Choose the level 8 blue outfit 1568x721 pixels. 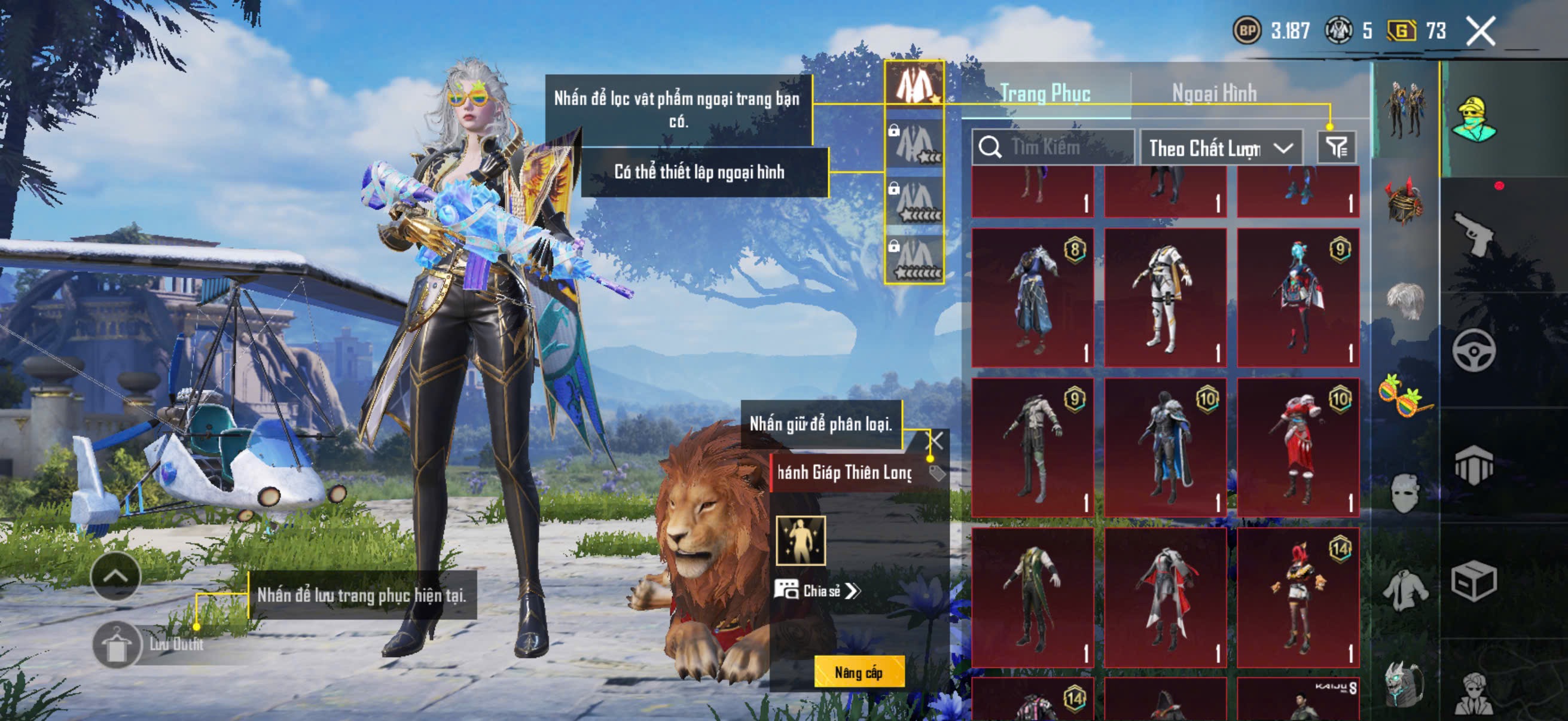(1032, 298)
